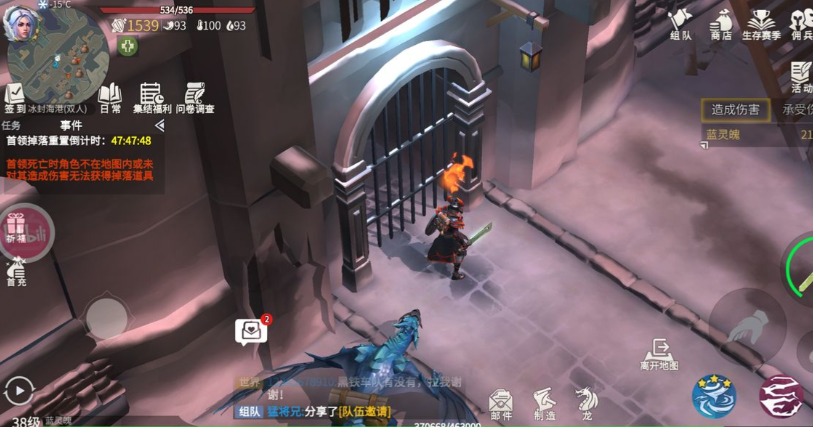Viewport: 813px width, 427px height.
Task: Open the 首充 first recharge offer
Action: (16, 272)
